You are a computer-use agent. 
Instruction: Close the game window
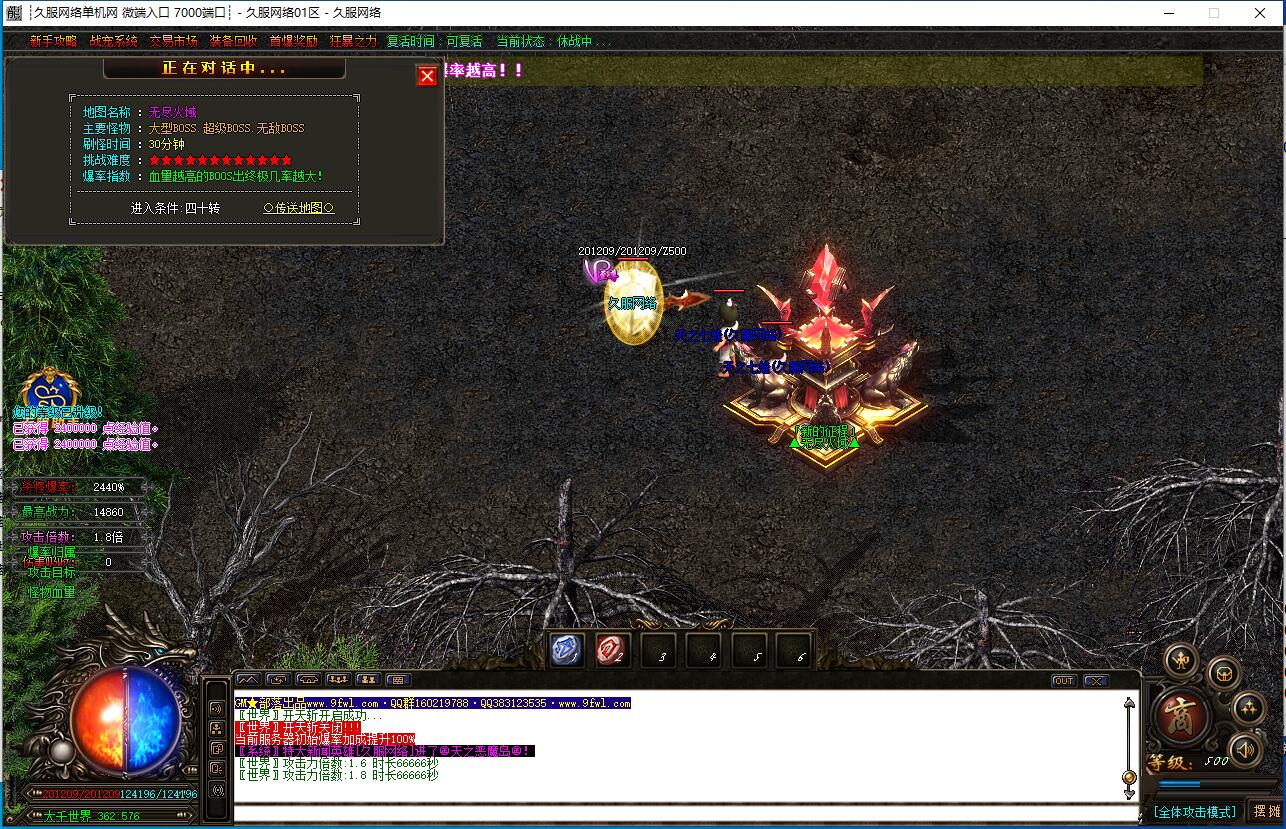click(1261, 13)
